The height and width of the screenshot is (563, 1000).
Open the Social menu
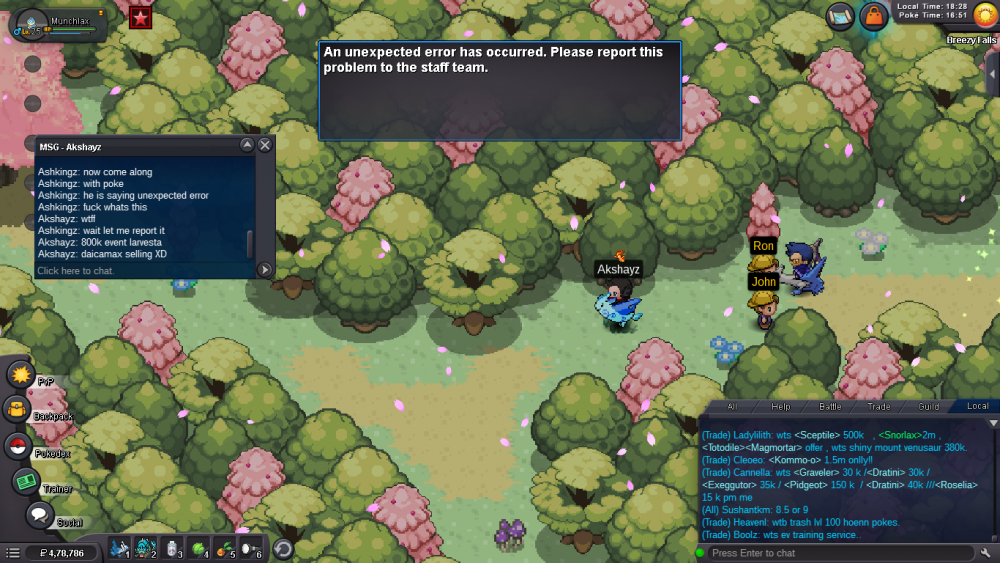tap(40, 515)
